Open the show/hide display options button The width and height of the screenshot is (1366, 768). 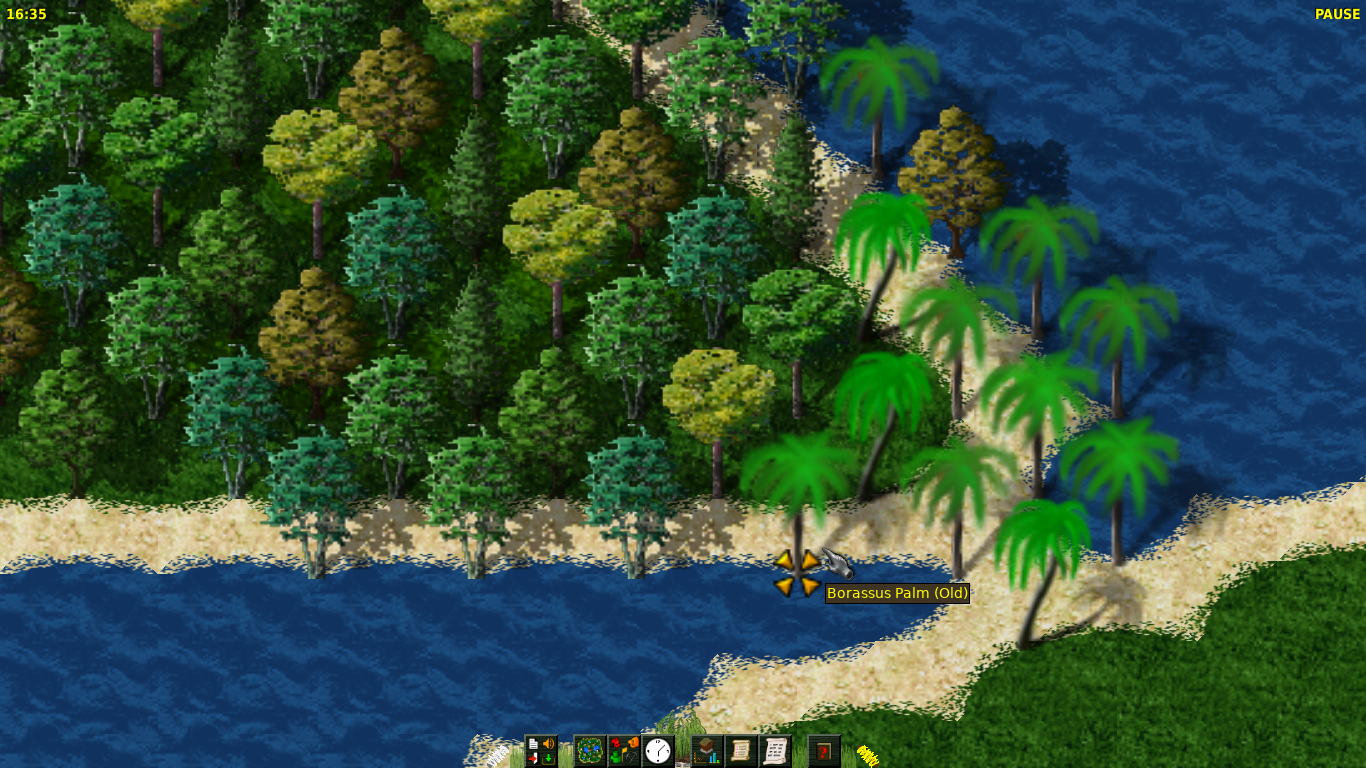tap(624, 751)
